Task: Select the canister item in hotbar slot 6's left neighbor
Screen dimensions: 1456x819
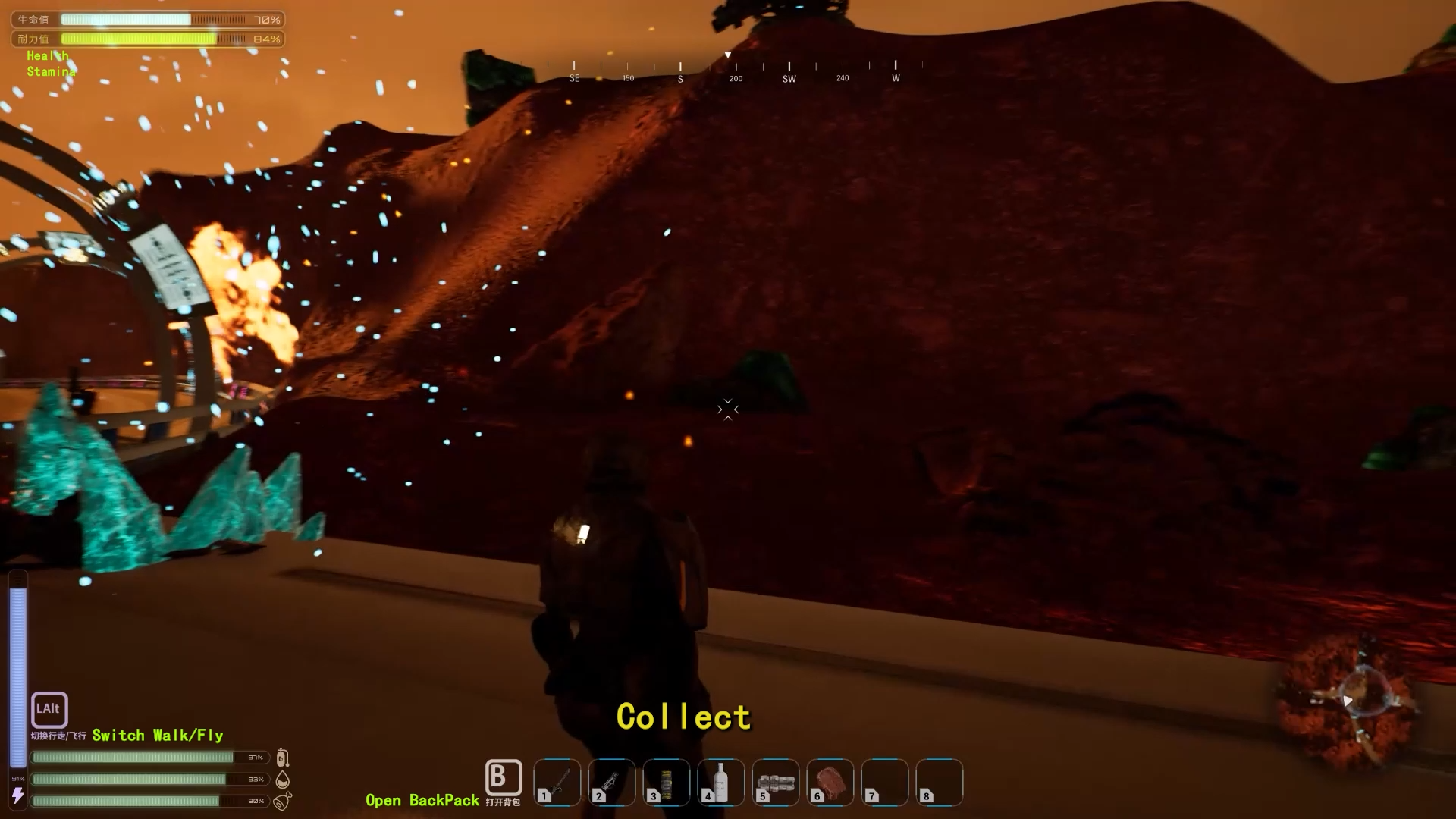Action: (776, 783)
